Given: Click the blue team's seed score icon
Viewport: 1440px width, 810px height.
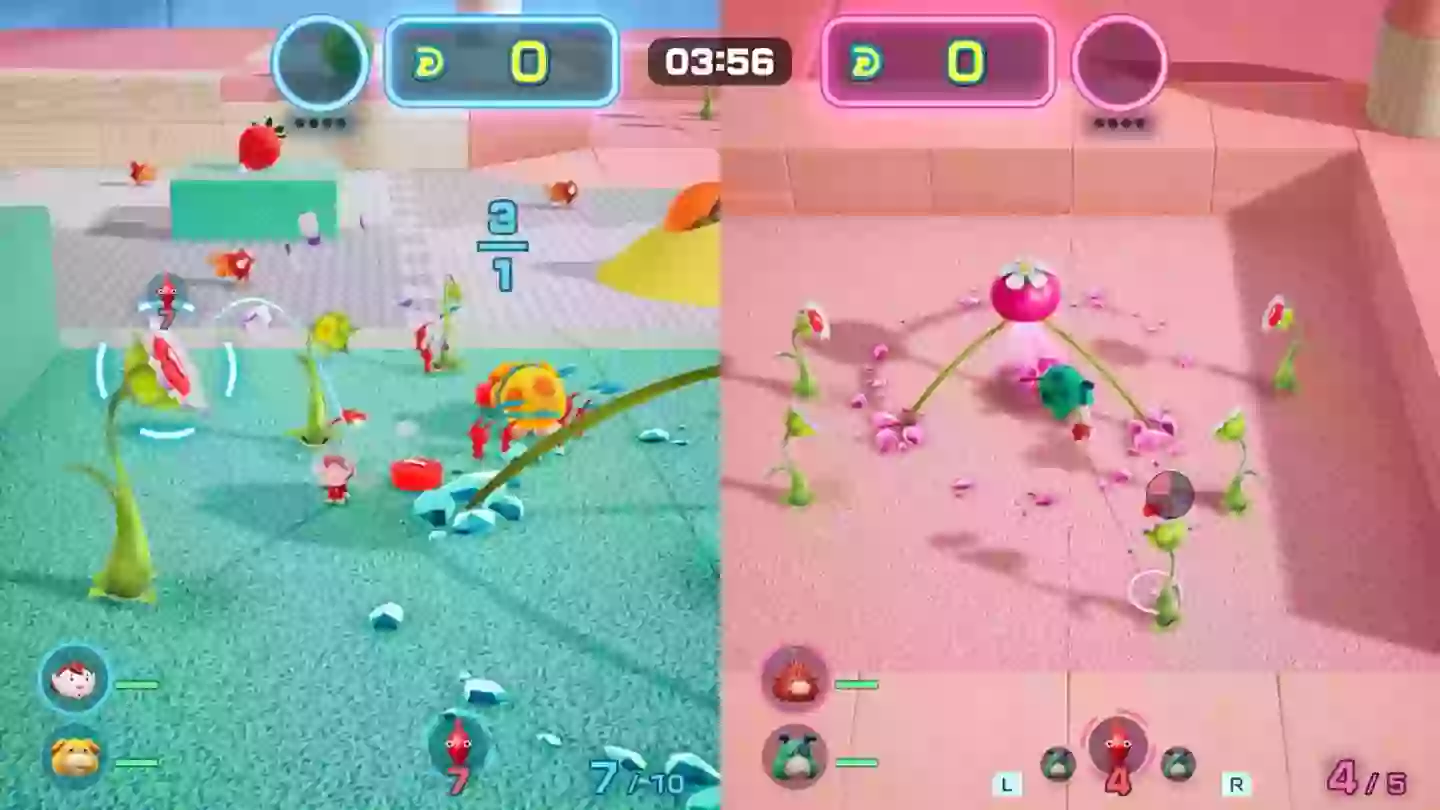Looking at the screenshot, I should [x=430, y=62].
